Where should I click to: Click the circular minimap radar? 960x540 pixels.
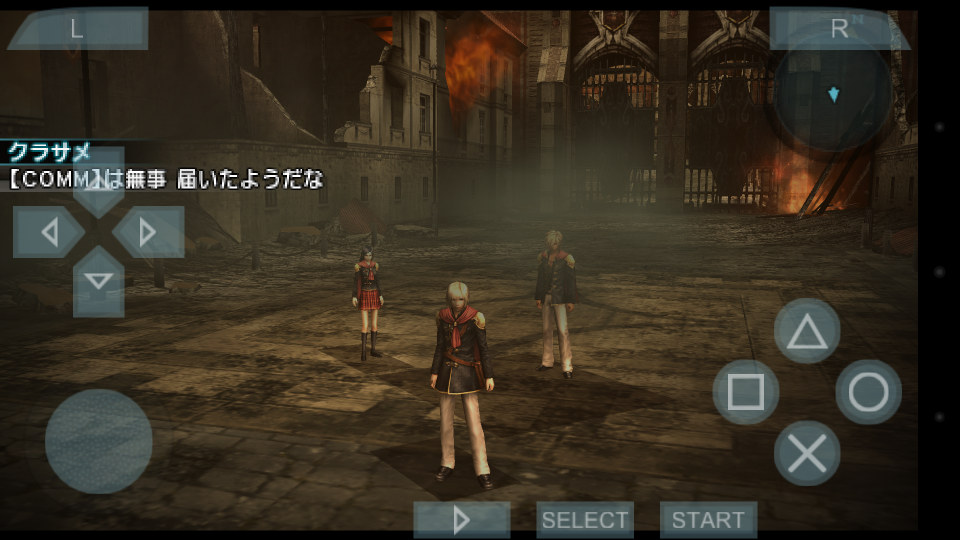coord(833,95)
